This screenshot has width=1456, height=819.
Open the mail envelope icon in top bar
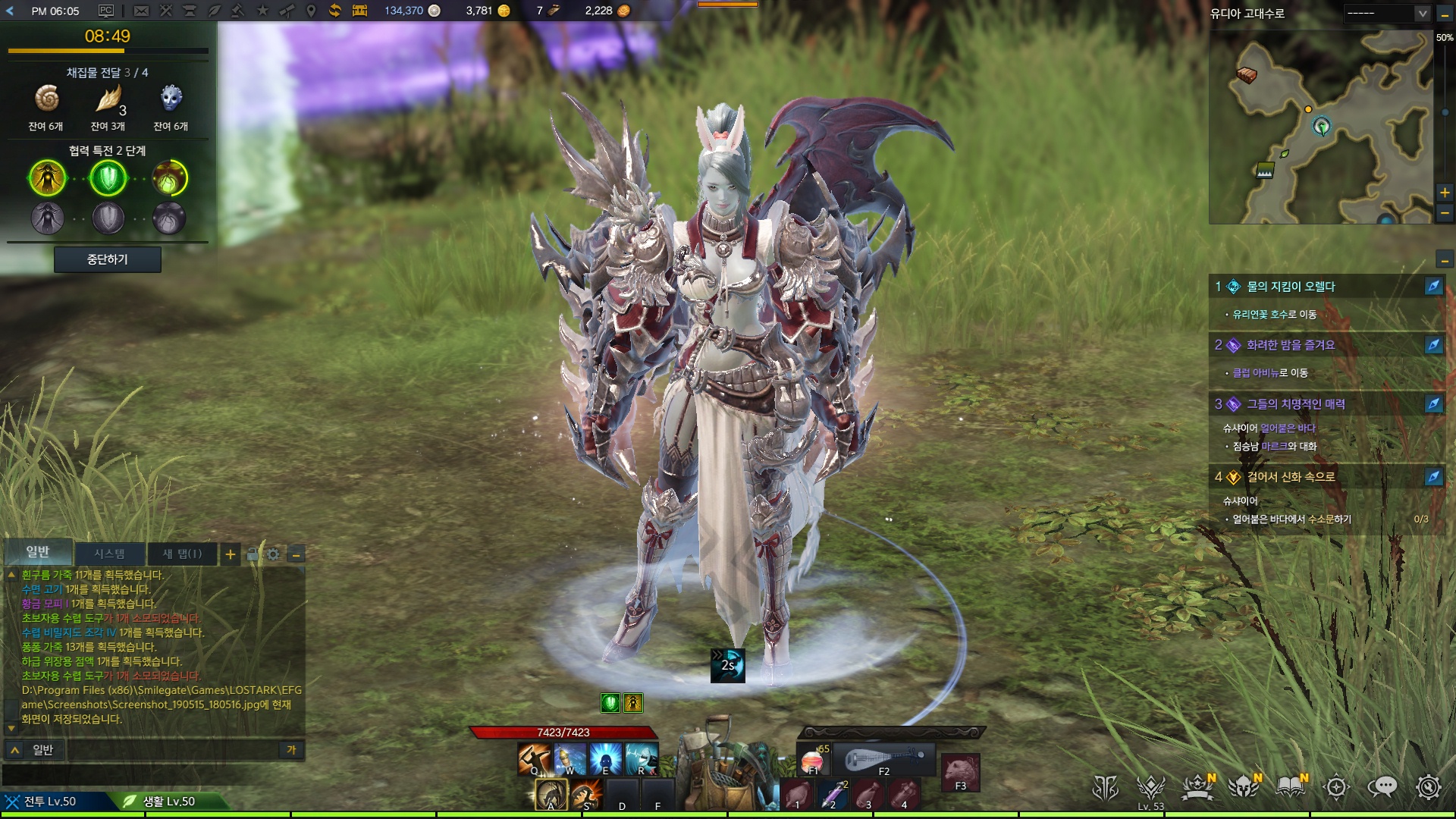pyautogui.click(x=141, y=11)
